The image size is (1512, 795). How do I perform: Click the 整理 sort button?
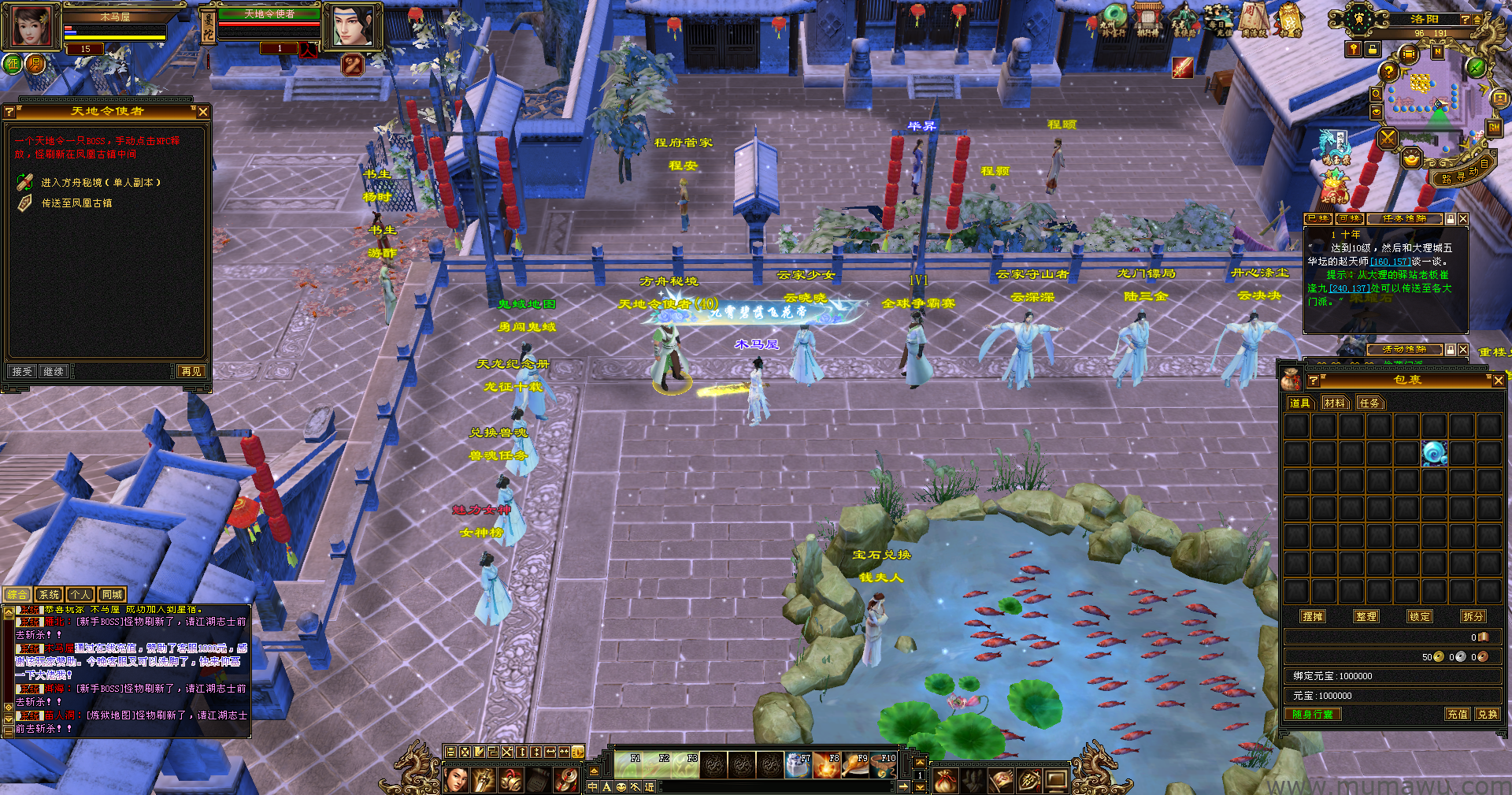point(1366,617)
